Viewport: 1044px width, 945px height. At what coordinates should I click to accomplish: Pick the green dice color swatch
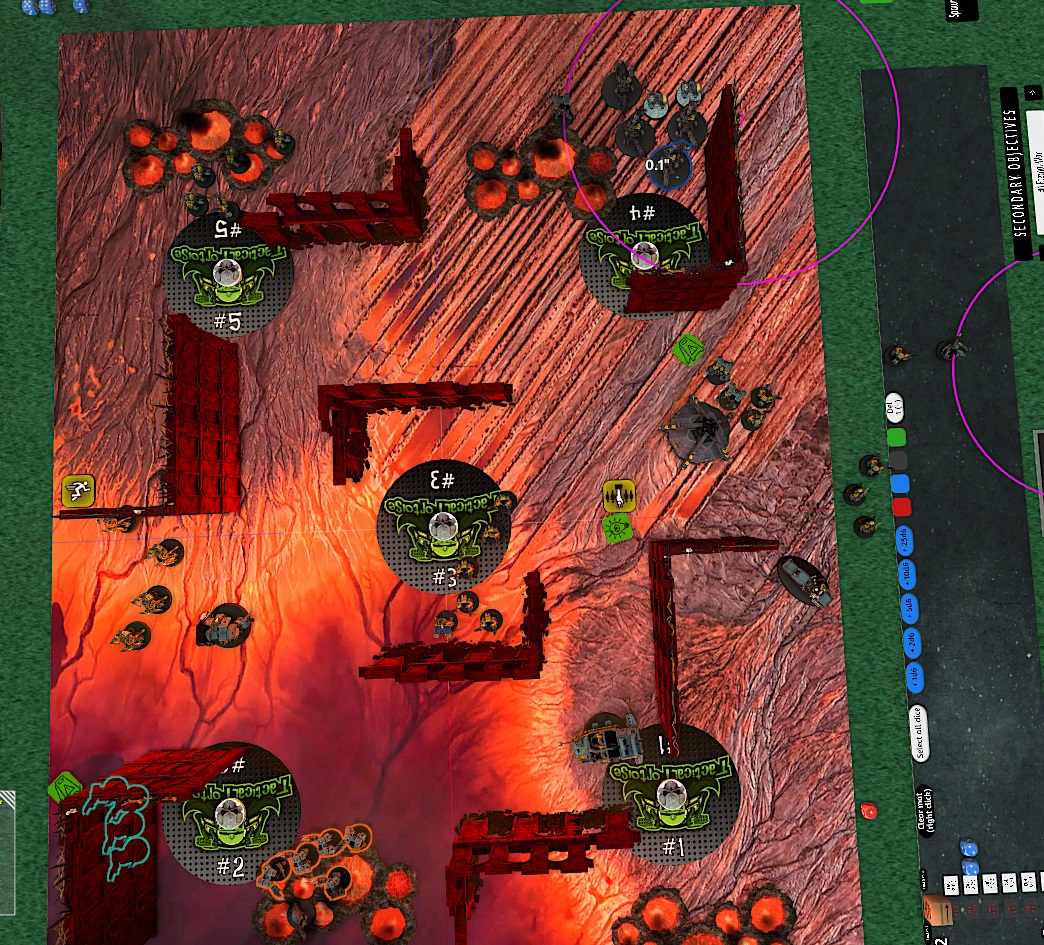[897, 437]
